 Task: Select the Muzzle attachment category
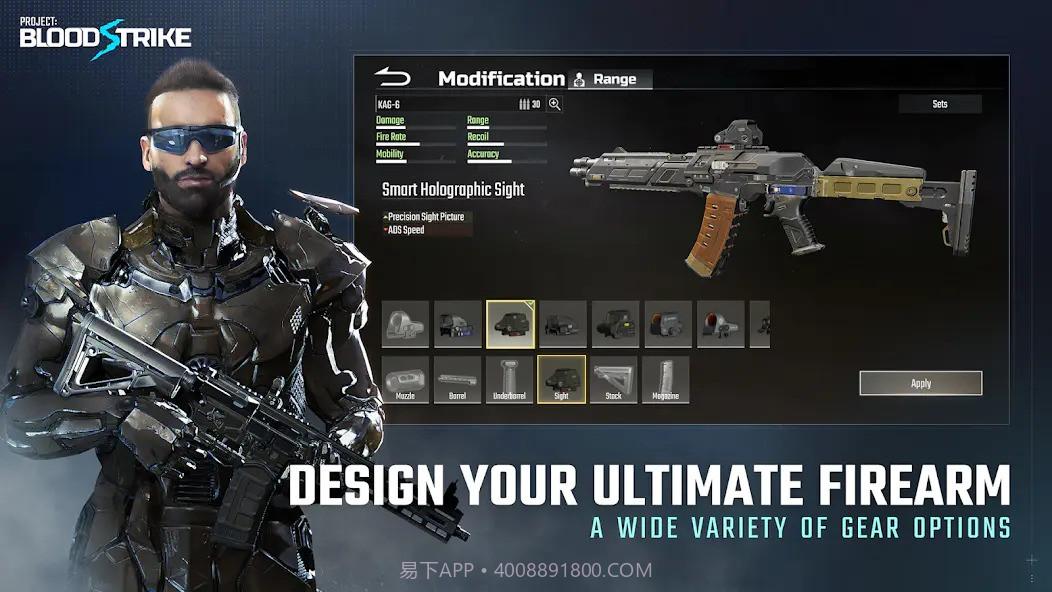click(405, 380)
